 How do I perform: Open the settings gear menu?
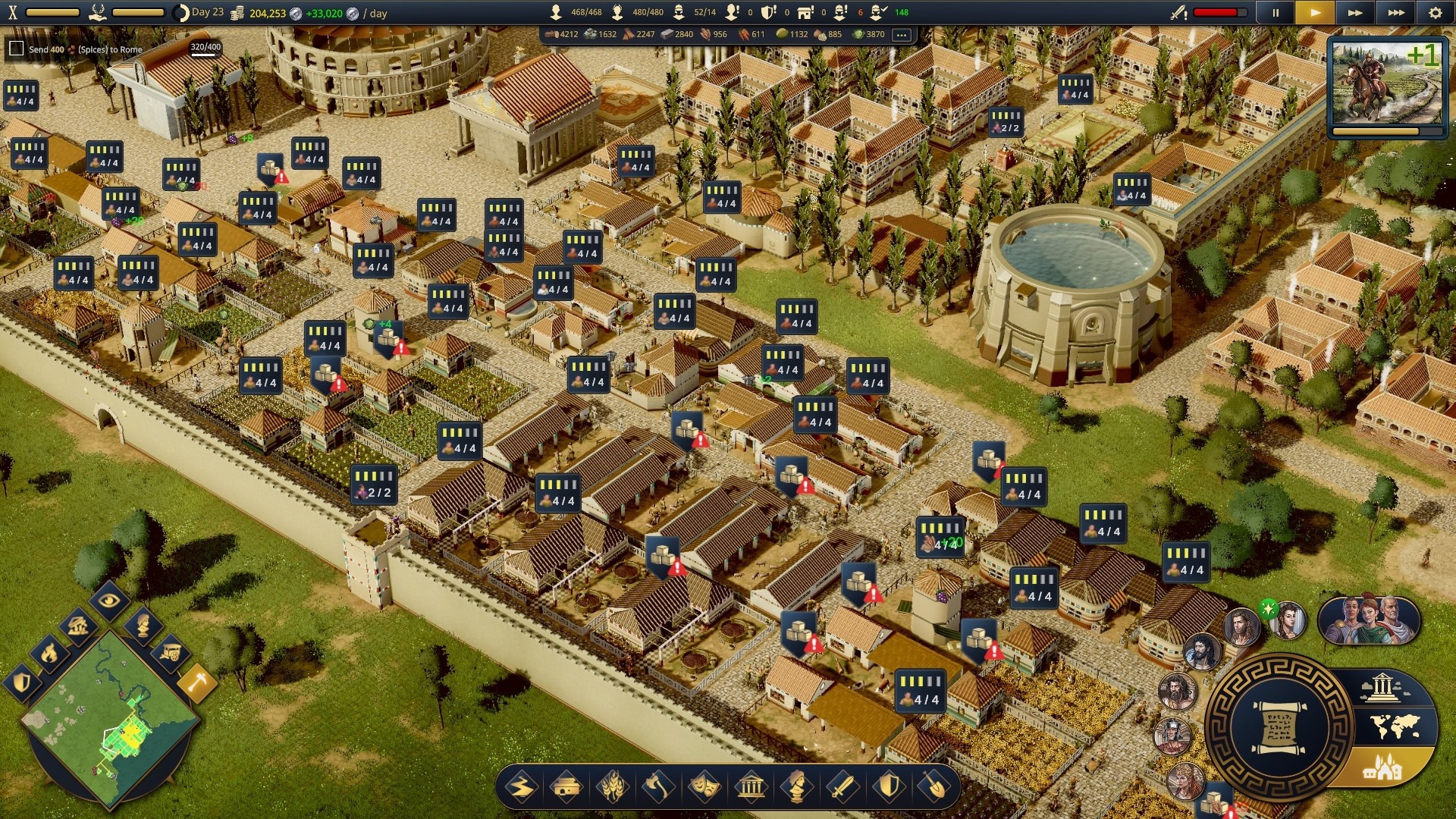(x=1435, y=13)
